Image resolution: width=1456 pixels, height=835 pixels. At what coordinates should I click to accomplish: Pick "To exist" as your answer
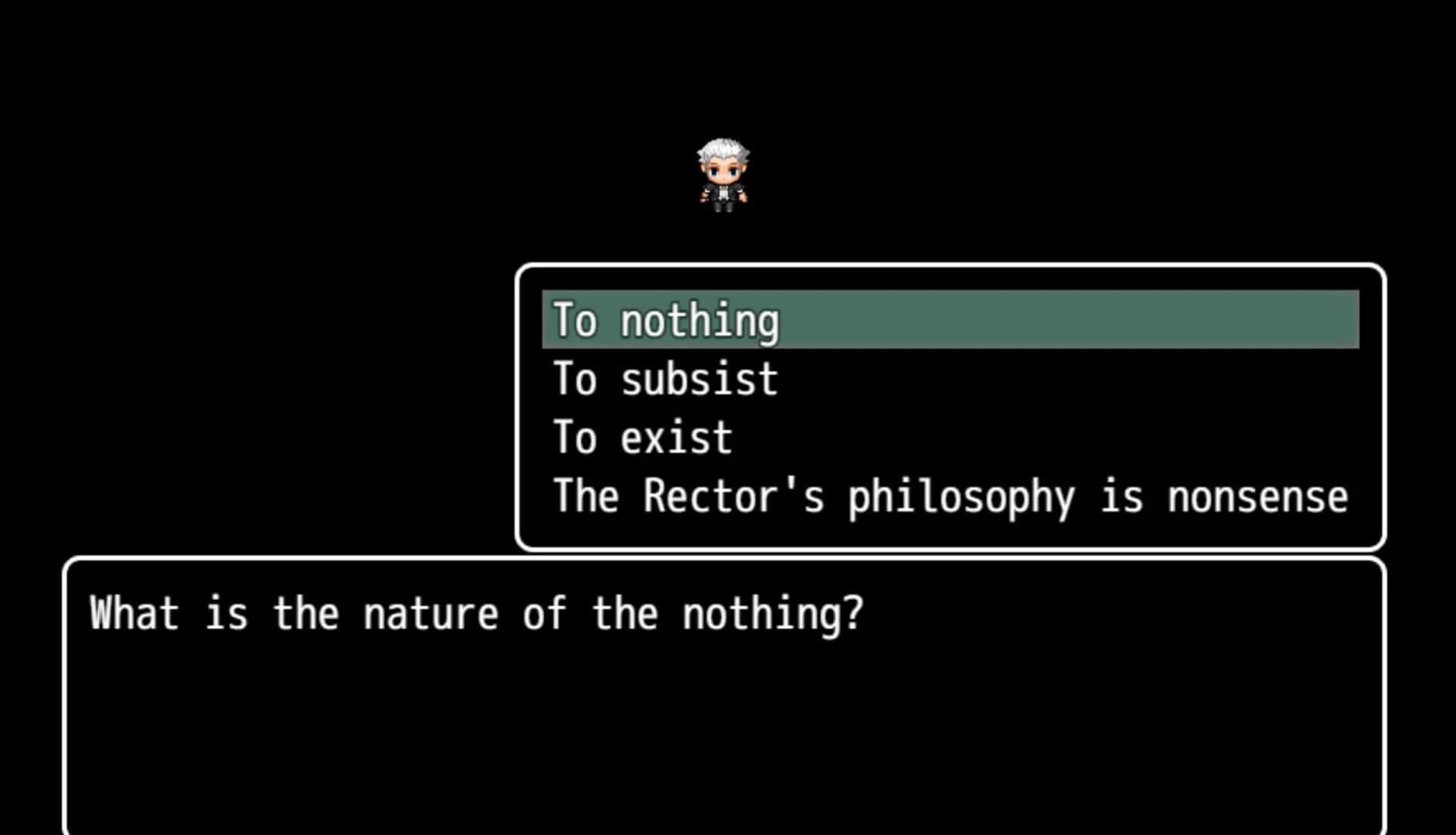coord(641,437)
